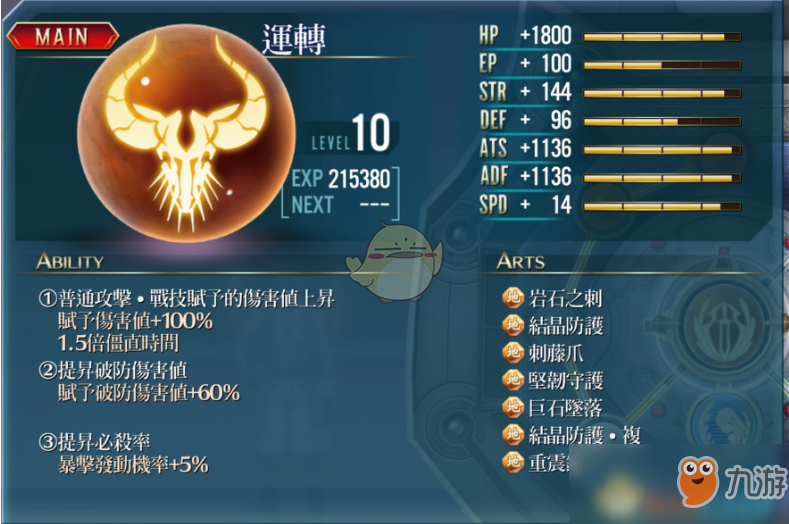
Task: Select the 結晶防護 art entry
Action: tap(565, 326)
